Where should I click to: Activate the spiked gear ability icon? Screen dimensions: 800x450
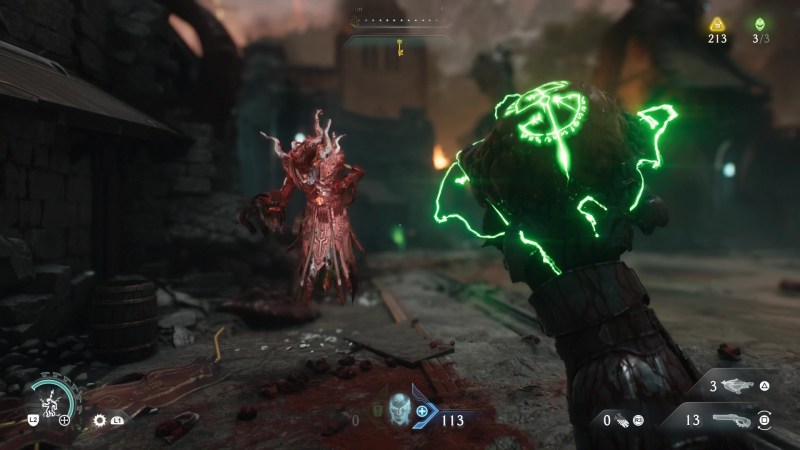pos(101,421)
